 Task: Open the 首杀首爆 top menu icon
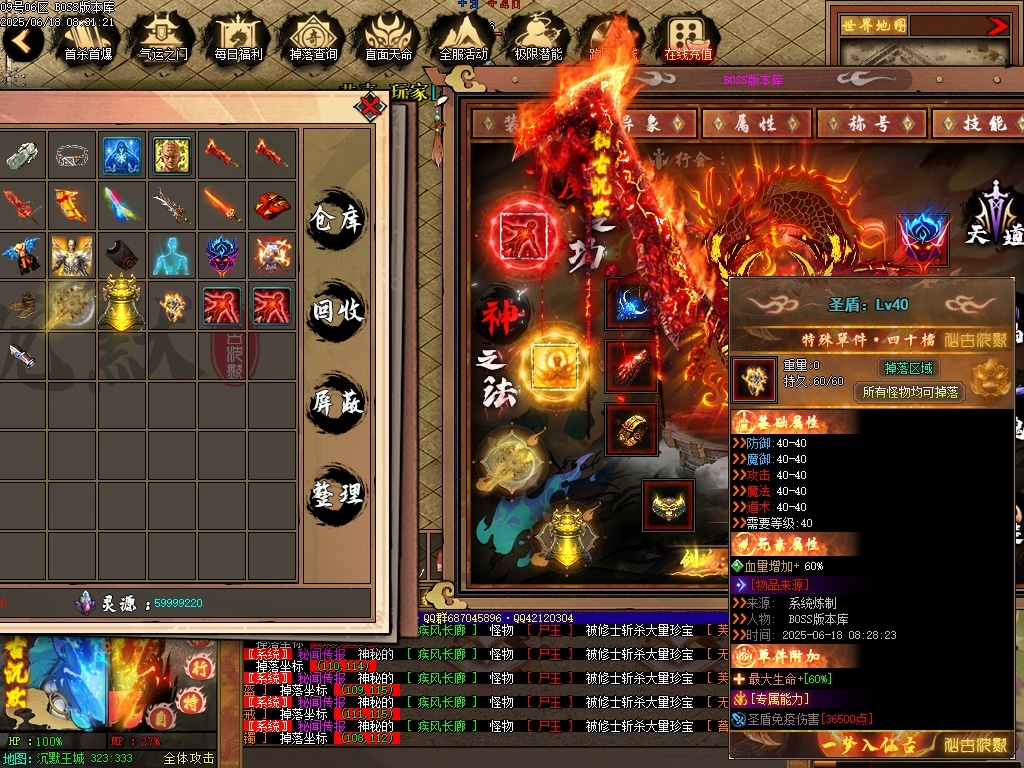(88, 38)
